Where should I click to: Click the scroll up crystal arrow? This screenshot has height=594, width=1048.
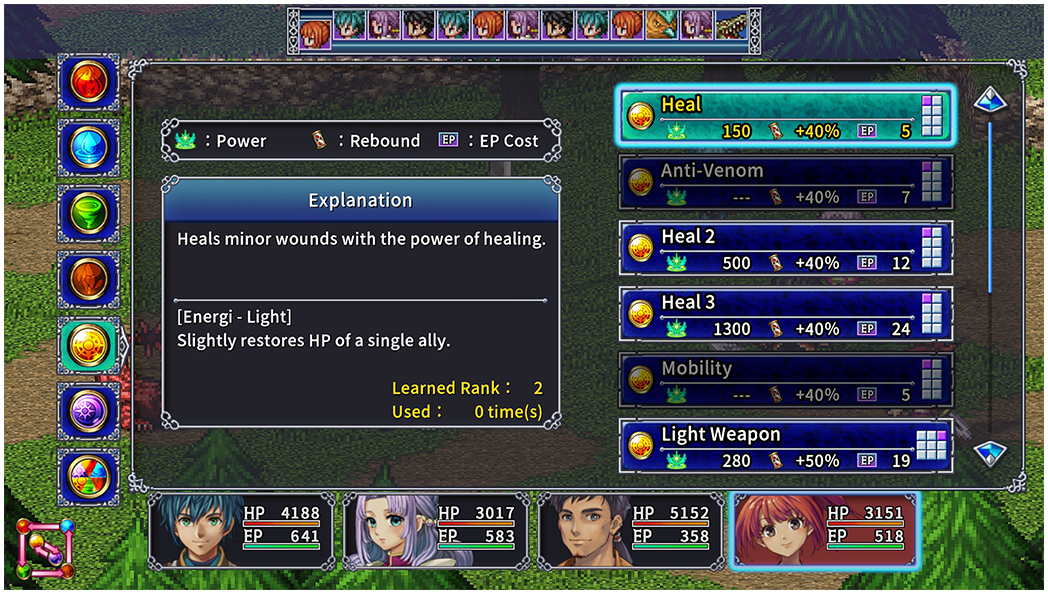click(989, 100)
